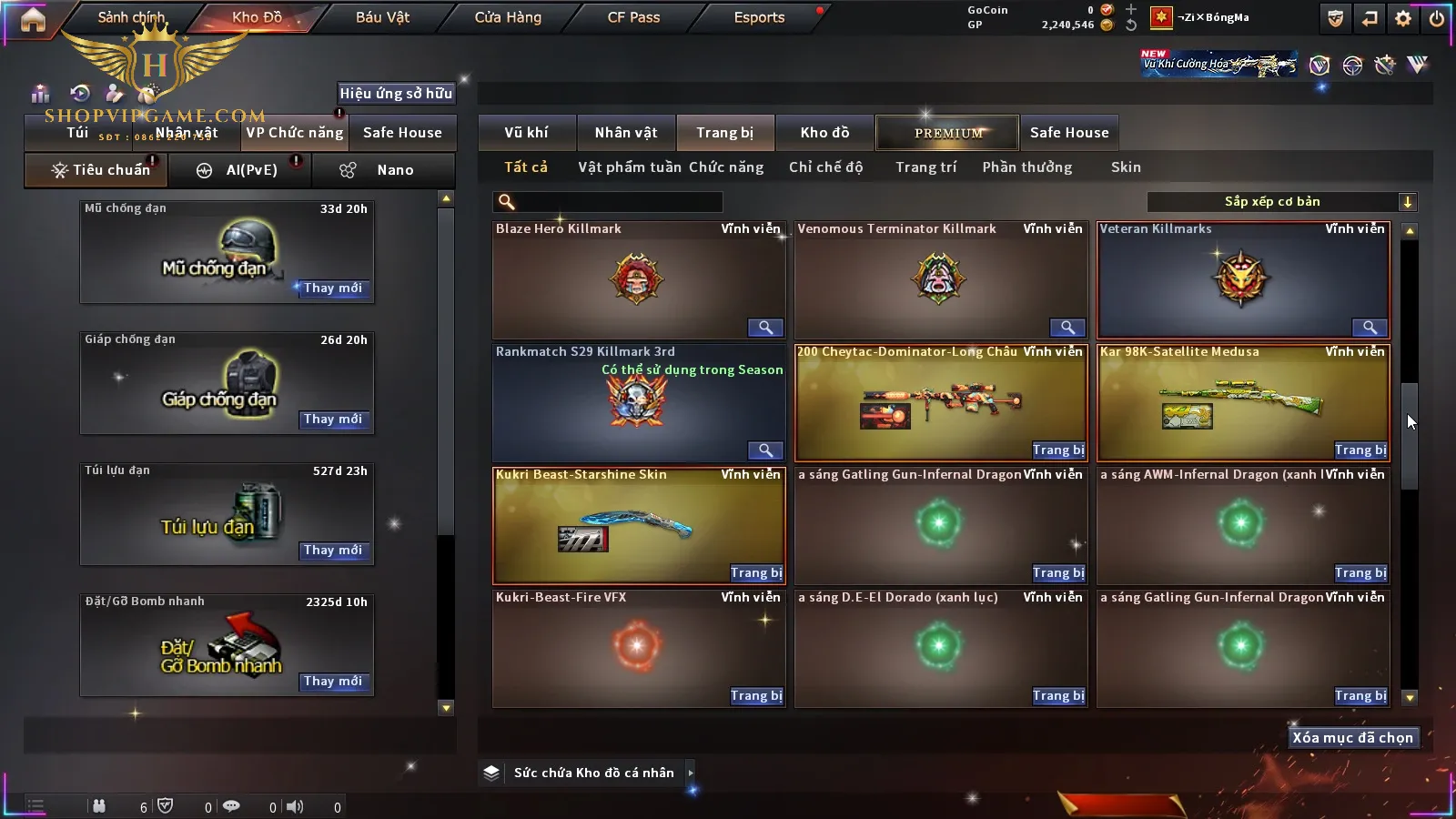Click Xóa mục đã chọn button

tap(1352, 738)
